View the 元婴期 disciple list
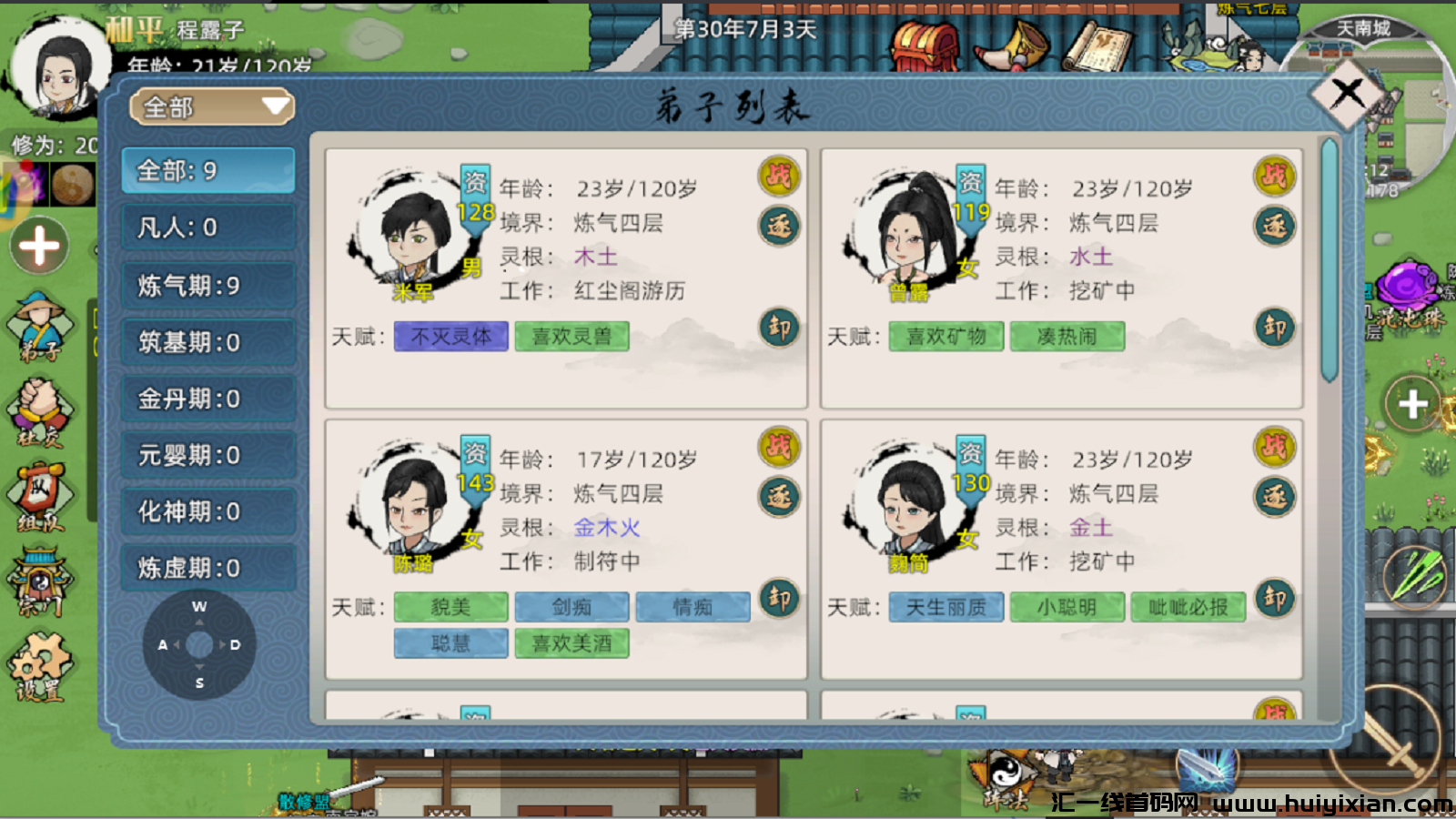The image size is (1456, 819). pos(208,455)
